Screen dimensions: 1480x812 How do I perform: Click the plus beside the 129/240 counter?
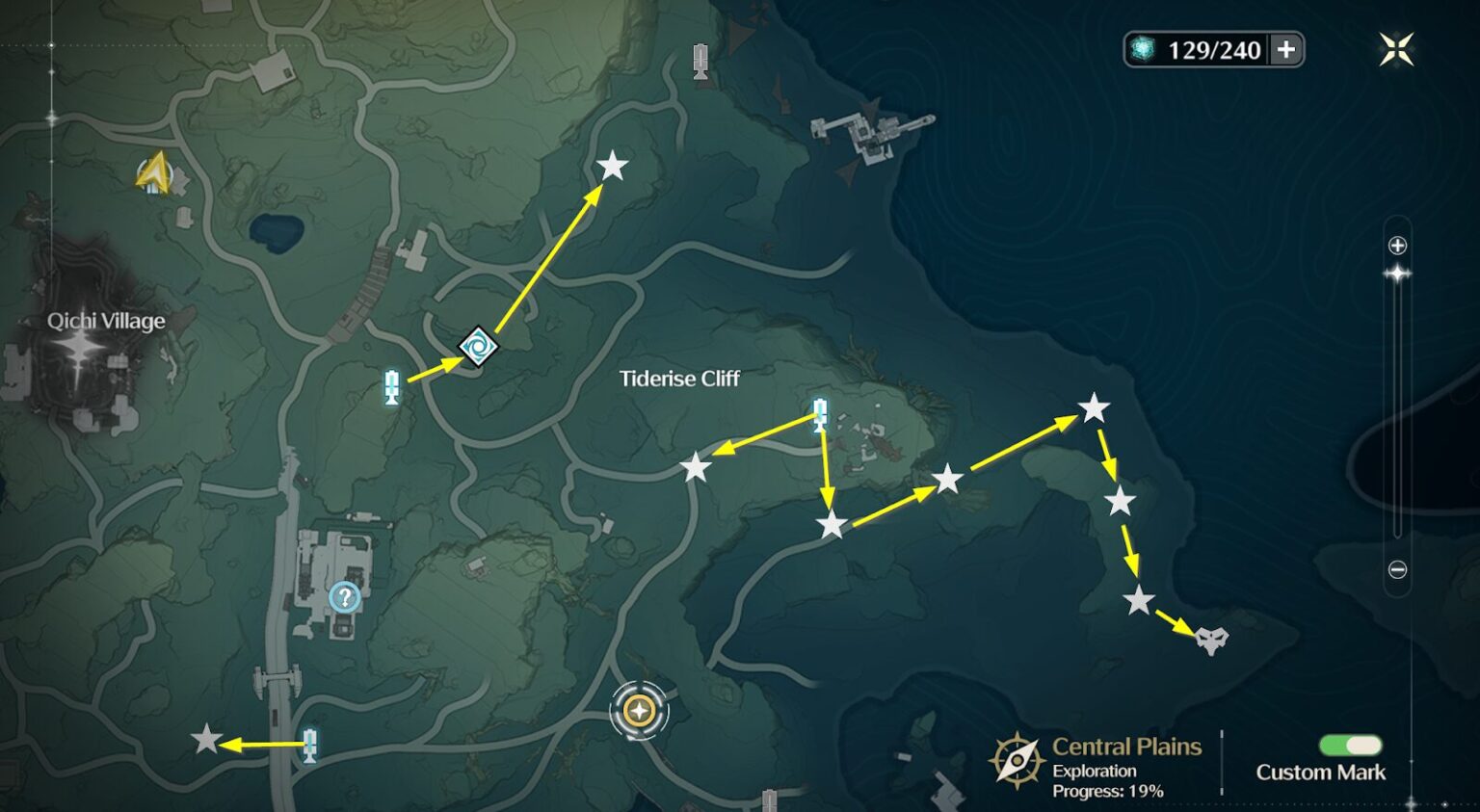coord(1286,50)
